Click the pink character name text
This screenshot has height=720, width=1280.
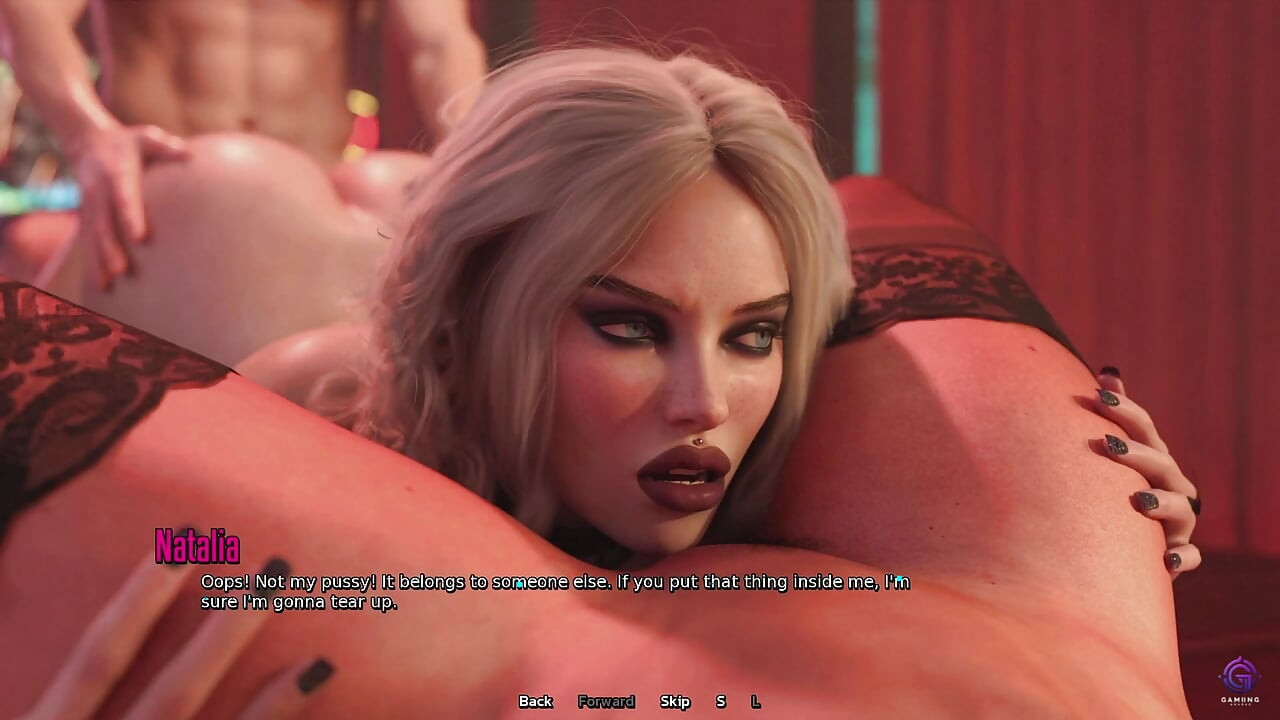pos(199,546)
